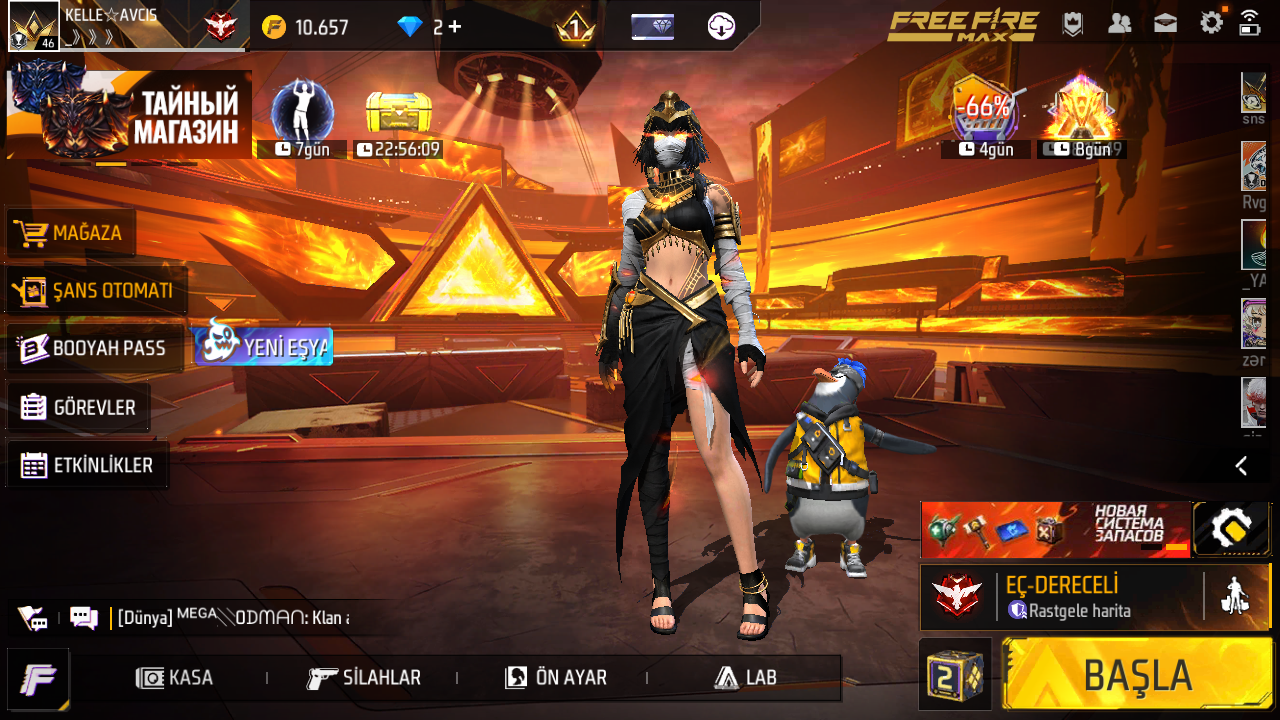Image resolution: width=1280 pixels, height=720 pixels.
Task: Open the GÖREVLER missions menu
Action: pos(78,407)
